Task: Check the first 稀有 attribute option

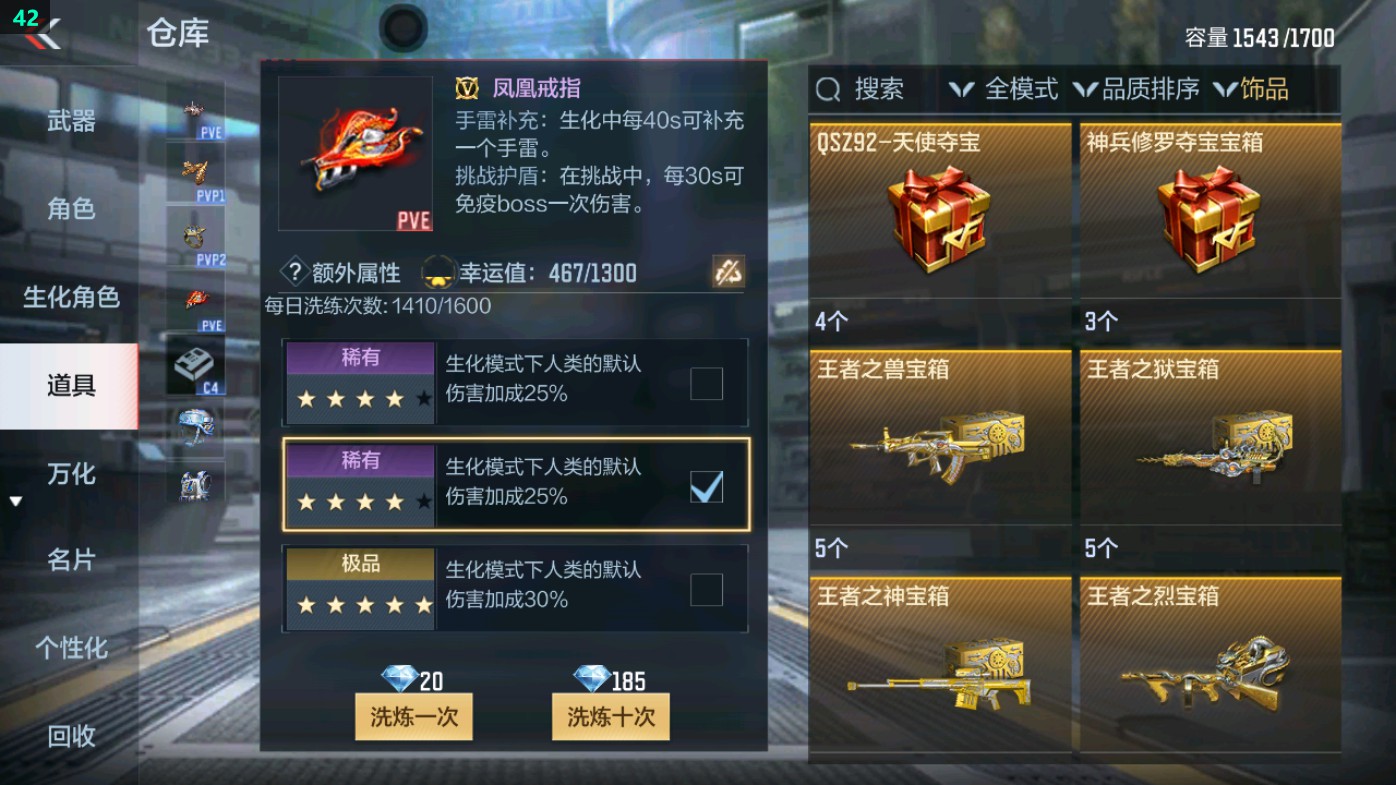Action: pos(706,384)
